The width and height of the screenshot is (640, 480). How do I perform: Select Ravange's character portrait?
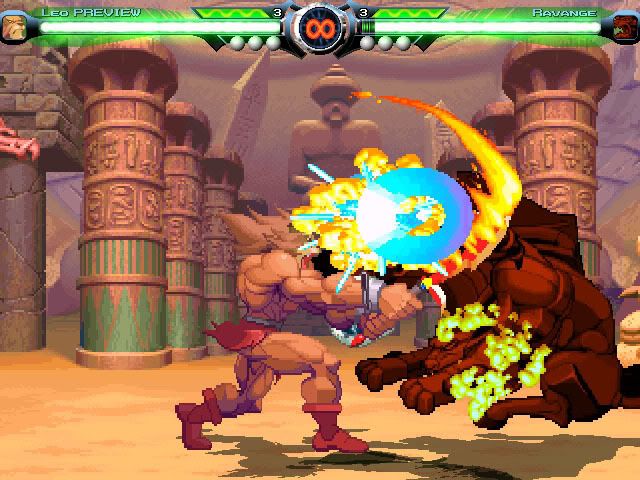(625, 27)
